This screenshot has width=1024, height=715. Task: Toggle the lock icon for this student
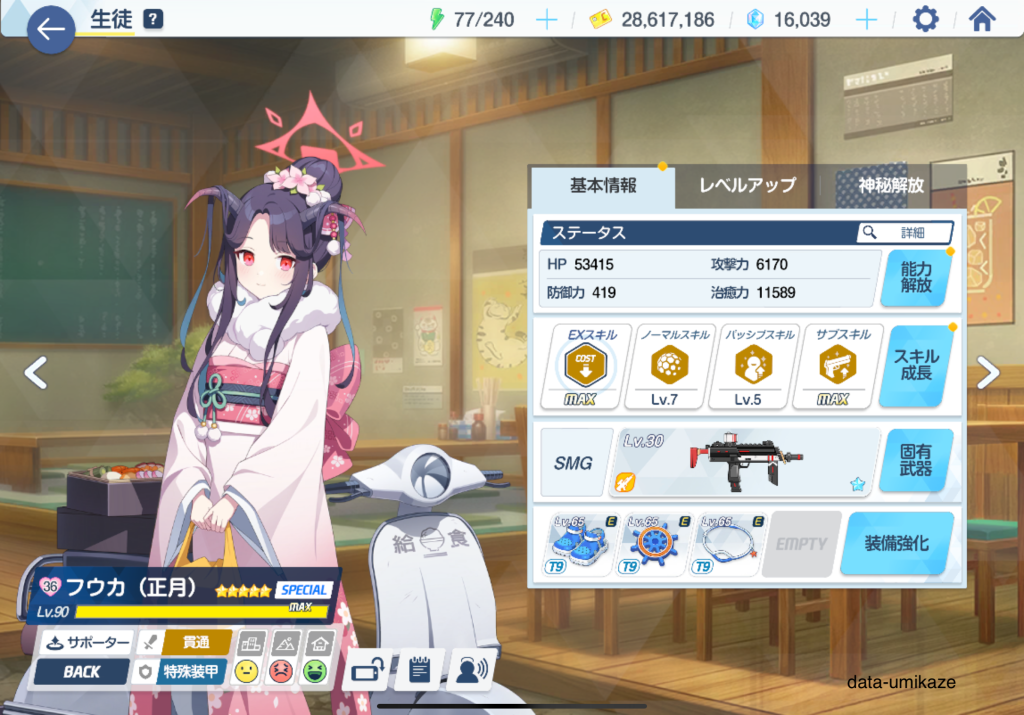click(x=364, y=670)
